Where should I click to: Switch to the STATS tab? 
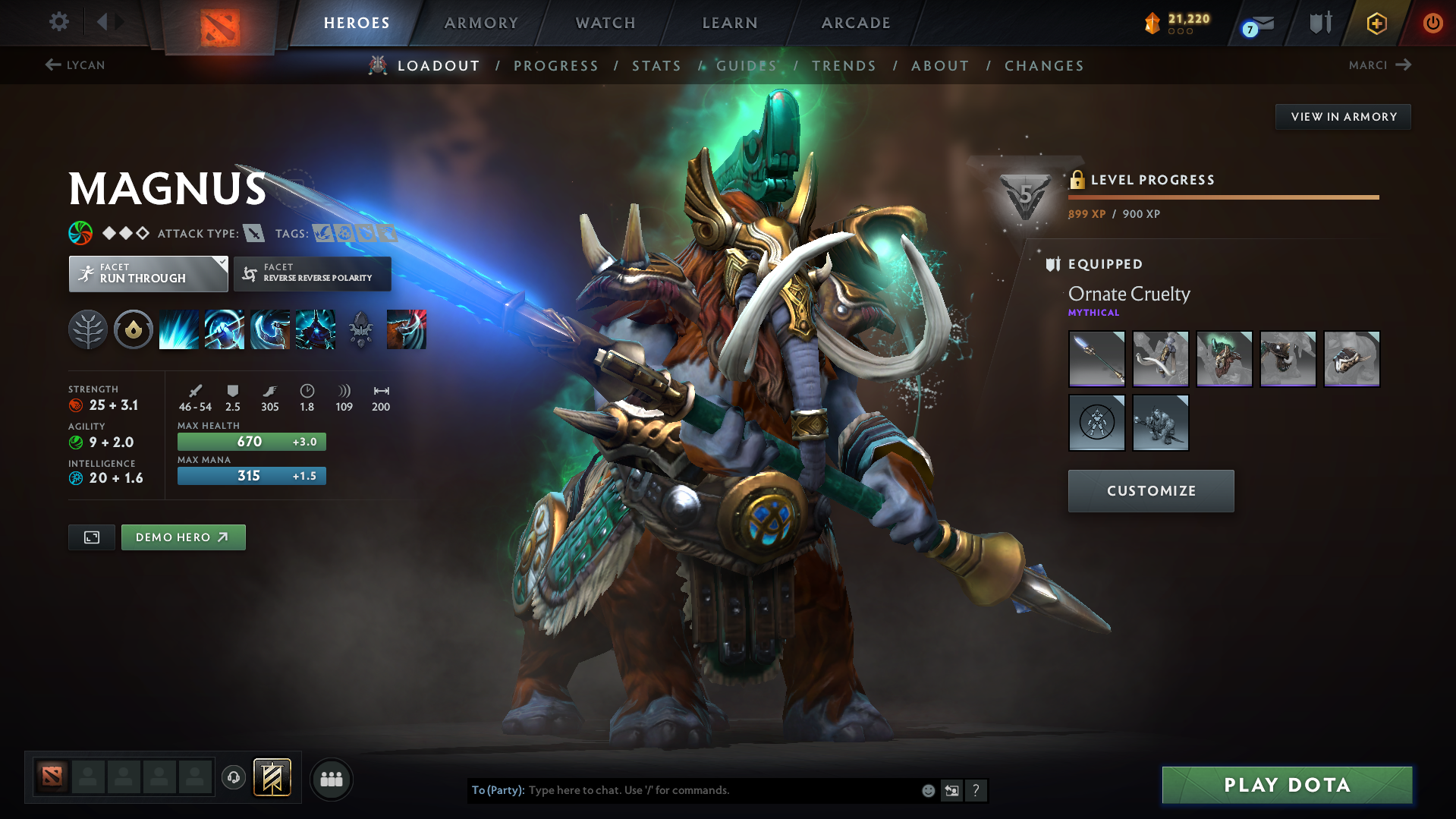tap(656, 65)
